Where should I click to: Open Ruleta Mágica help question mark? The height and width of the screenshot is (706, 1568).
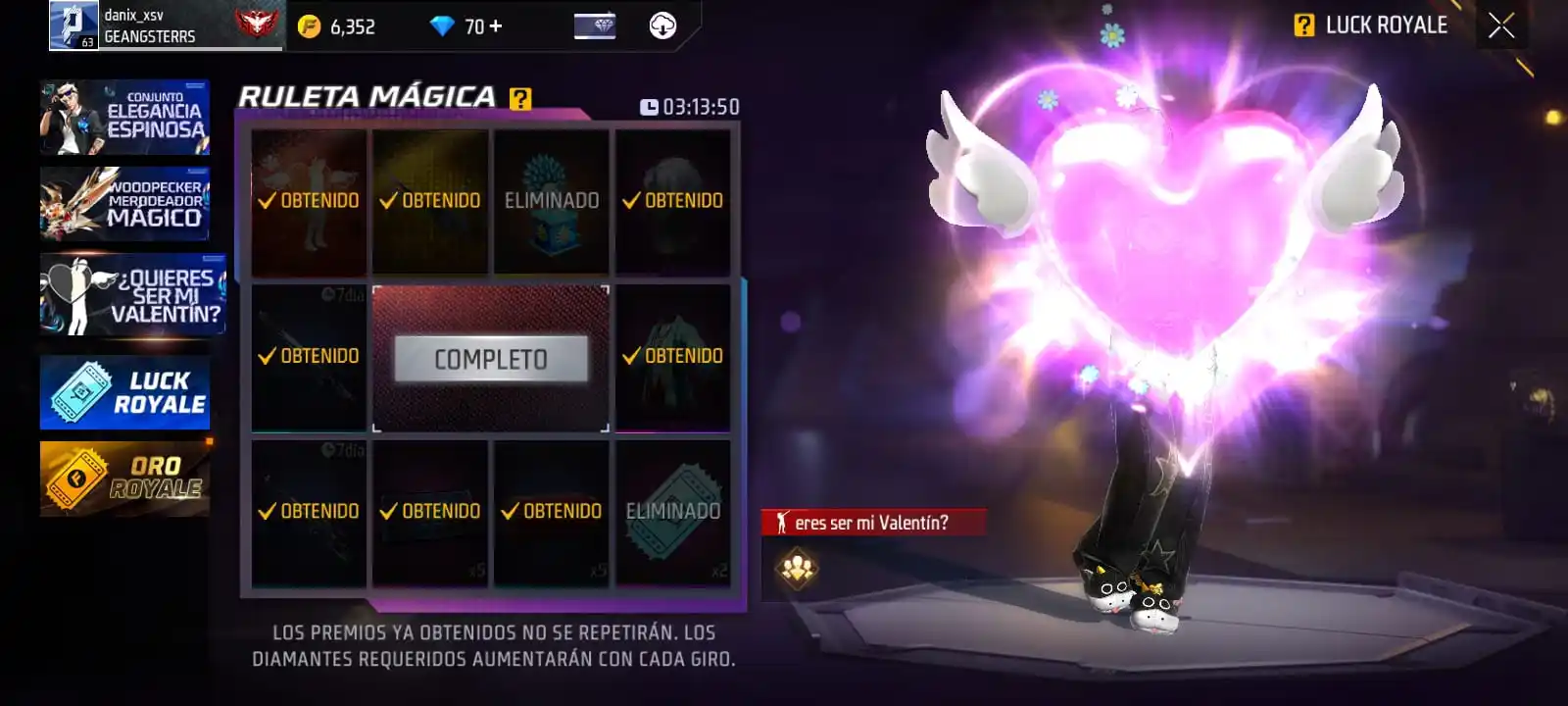[x=520, y=98]
